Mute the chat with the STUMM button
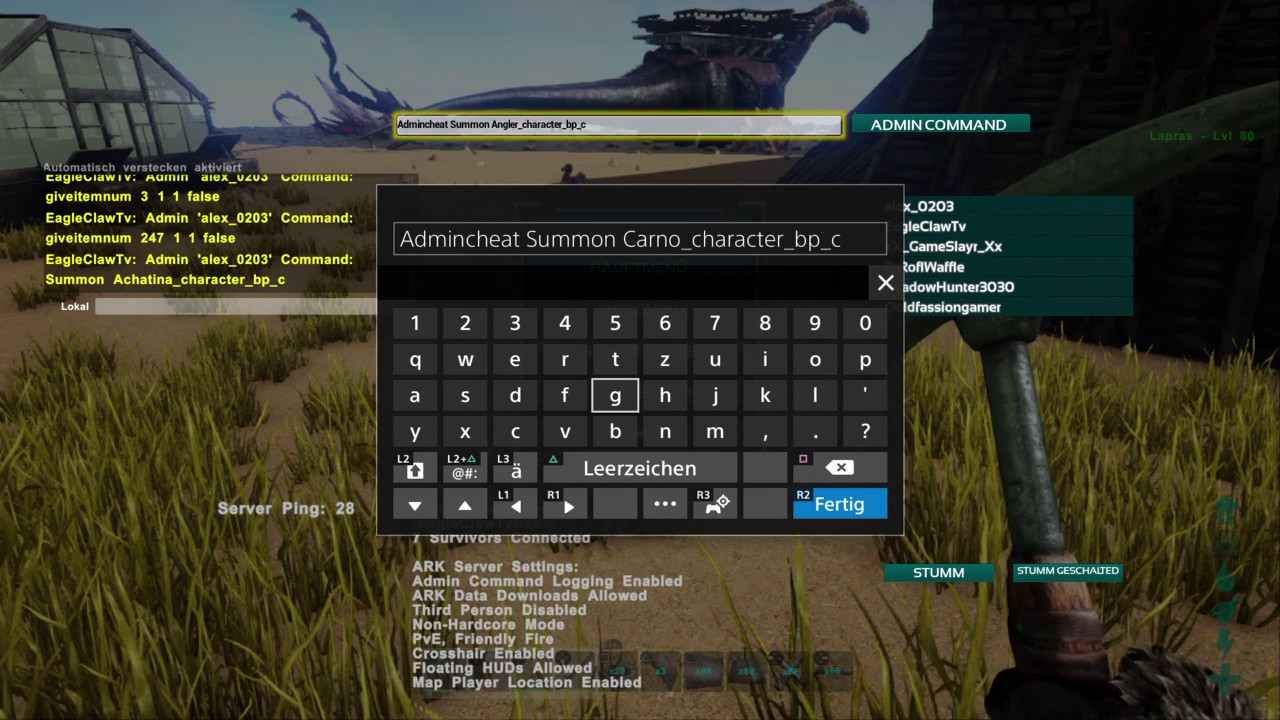The height and width of the screenshot is (720, 1280). [938, 572]
